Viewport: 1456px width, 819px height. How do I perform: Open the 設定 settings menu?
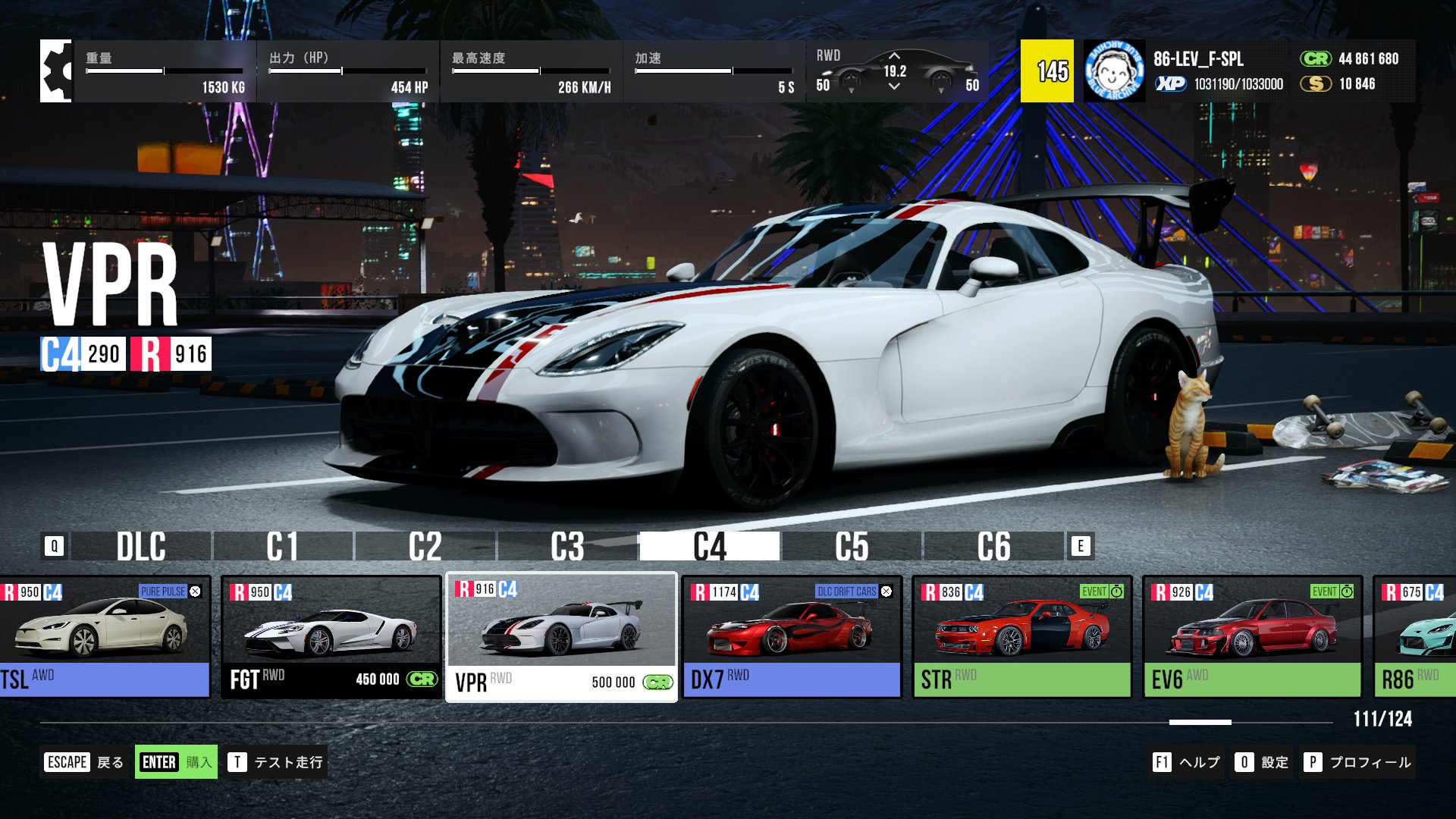pyautogui.click(x=1262, y=762)
